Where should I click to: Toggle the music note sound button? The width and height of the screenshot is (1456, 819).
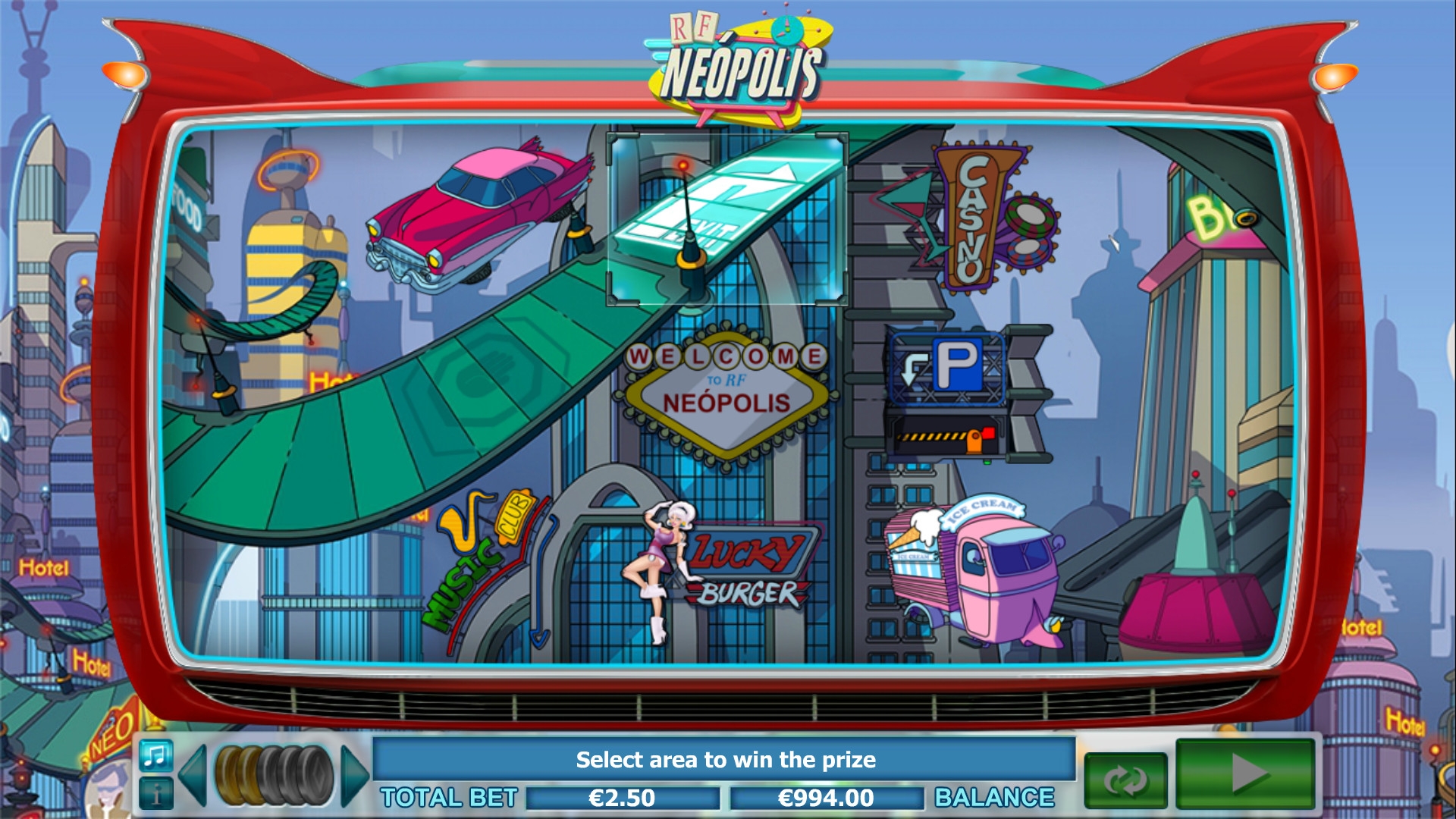[x=156, y=755]
